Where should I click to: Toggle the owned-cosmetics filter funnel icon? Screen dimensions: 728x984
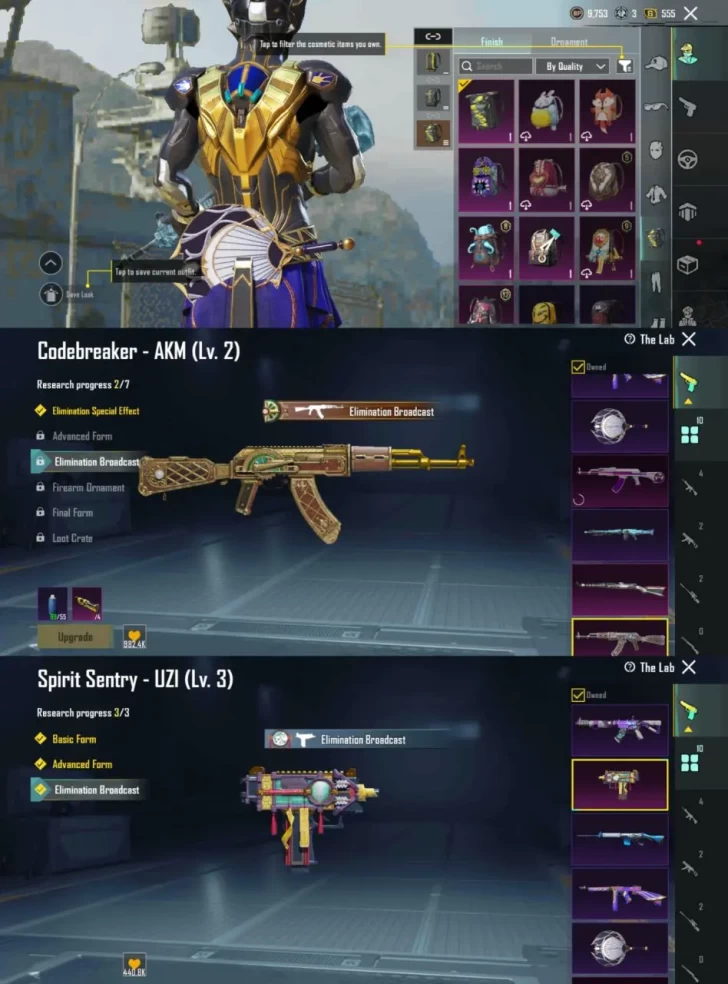click(x=625, y=66)
